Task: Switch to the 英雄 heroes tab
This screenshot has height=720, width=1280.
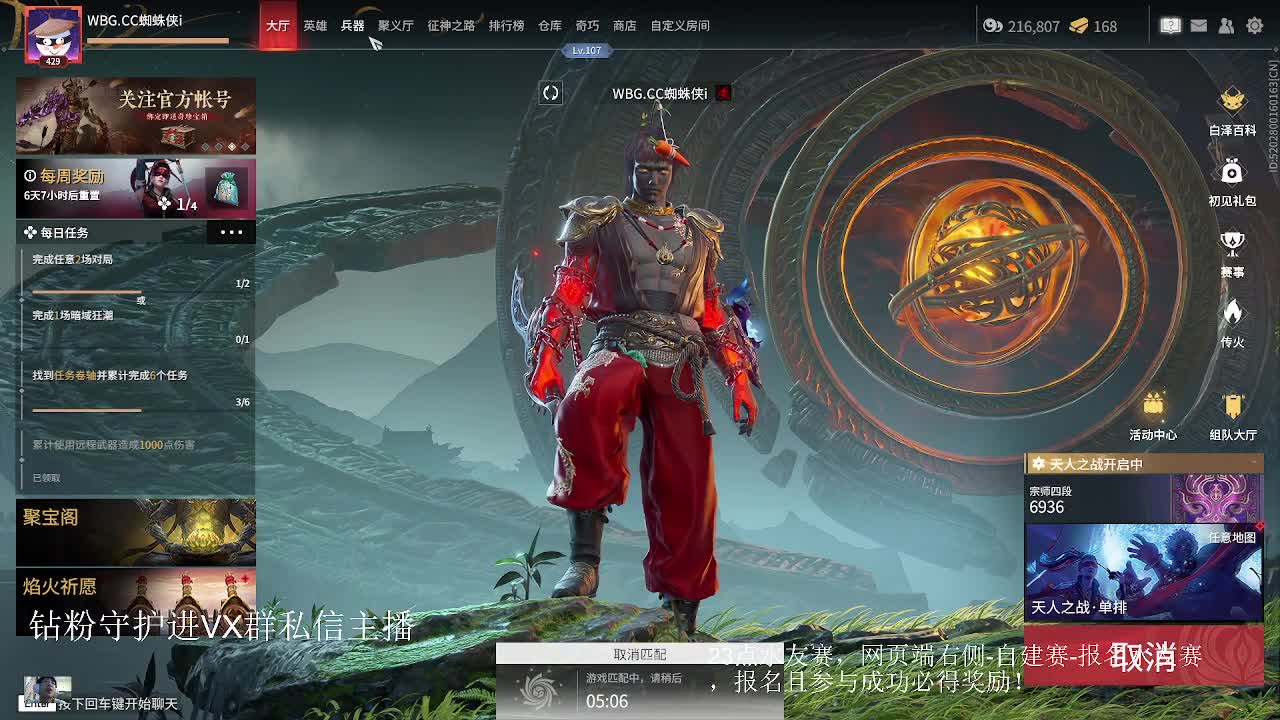Action: pyautogui.click(x=314, y=26)
